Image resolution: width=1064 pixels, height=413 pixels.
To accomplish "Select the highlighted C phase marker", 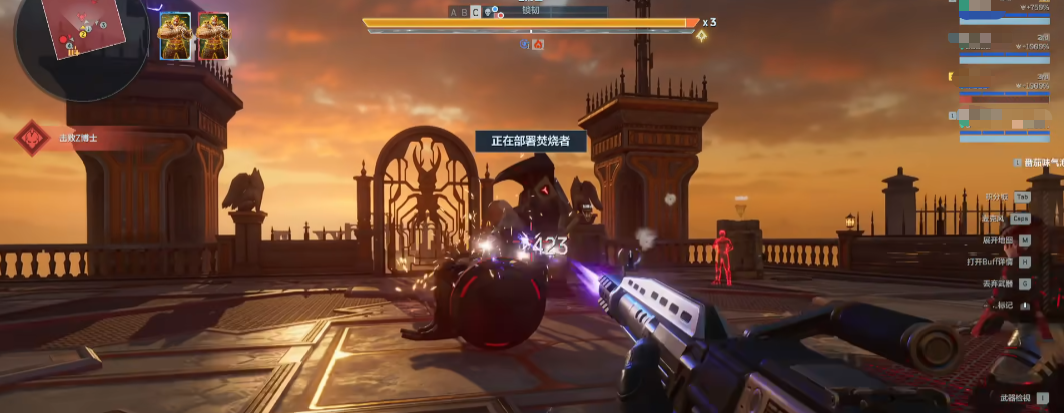I will [x=475, y=12].
